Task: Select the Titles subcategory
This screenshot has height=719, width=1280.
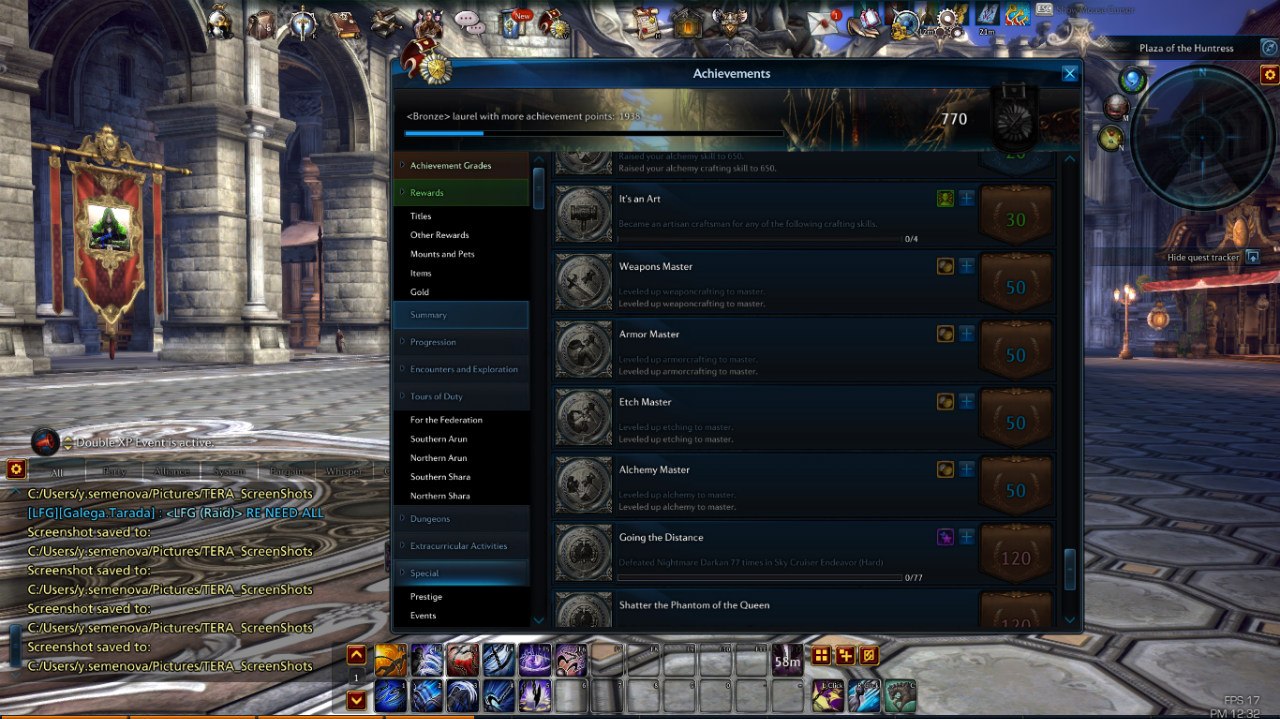Action: [x=421, y=216]
